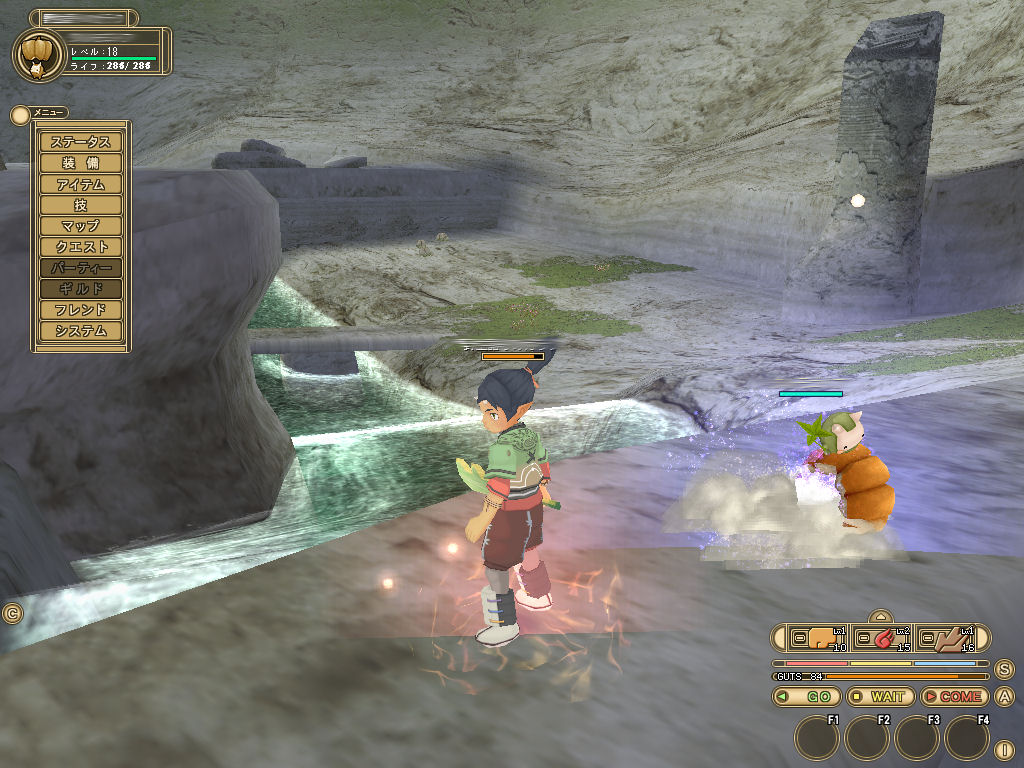This screenshot has height=768, width=1024.
Task: Open the ギルド (Guild) menu entry
Action: tap(81, 289)
